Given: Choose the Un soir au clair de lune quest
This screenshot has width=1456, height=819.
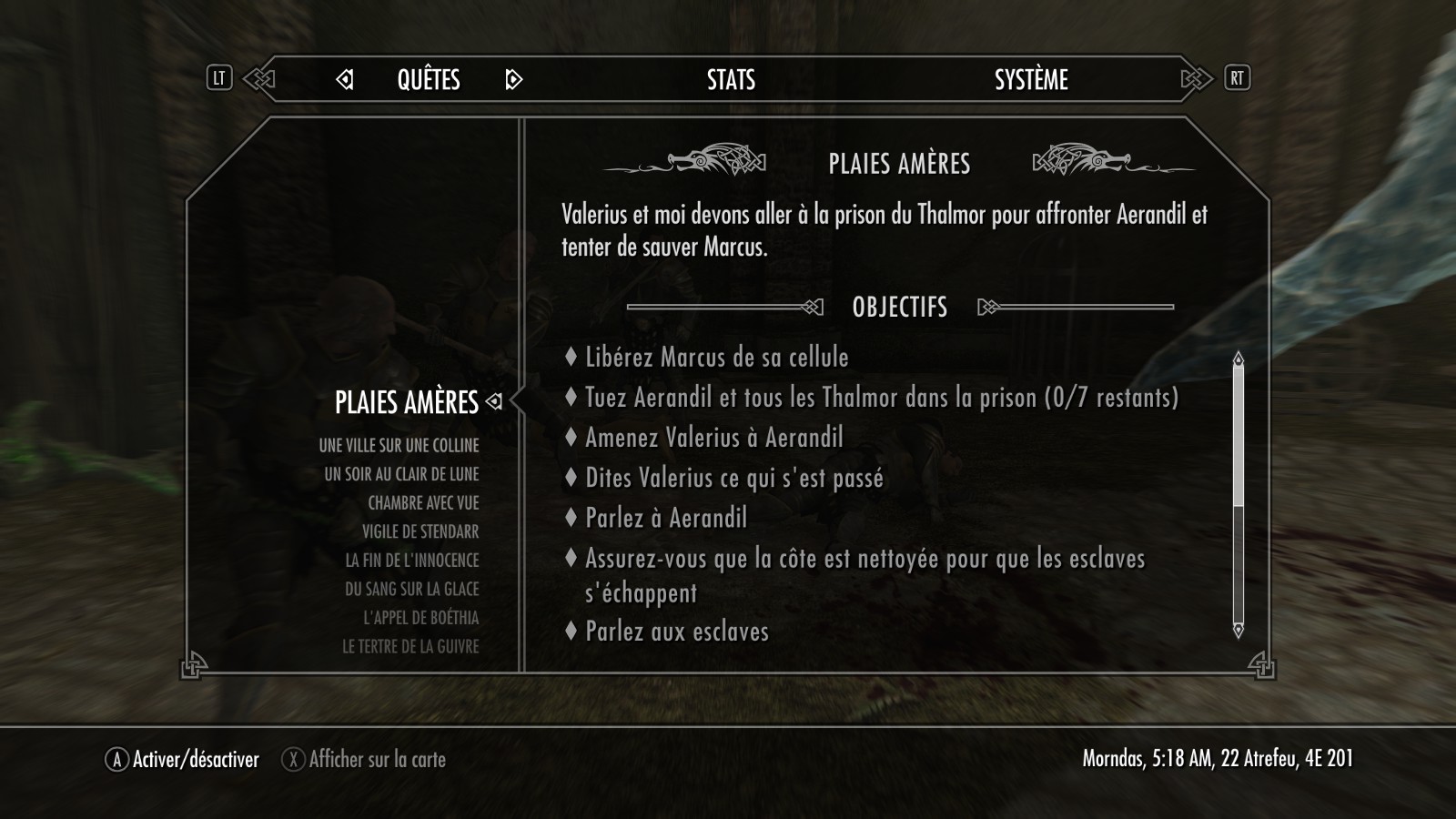Looking at the screenshot, I should point(401,474).
